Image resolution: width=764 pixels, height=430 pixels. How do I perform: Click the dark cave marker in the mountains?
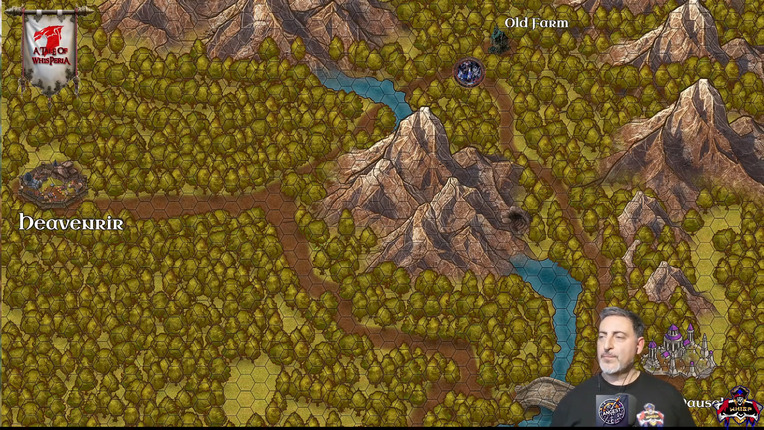[x=517, y=216]
